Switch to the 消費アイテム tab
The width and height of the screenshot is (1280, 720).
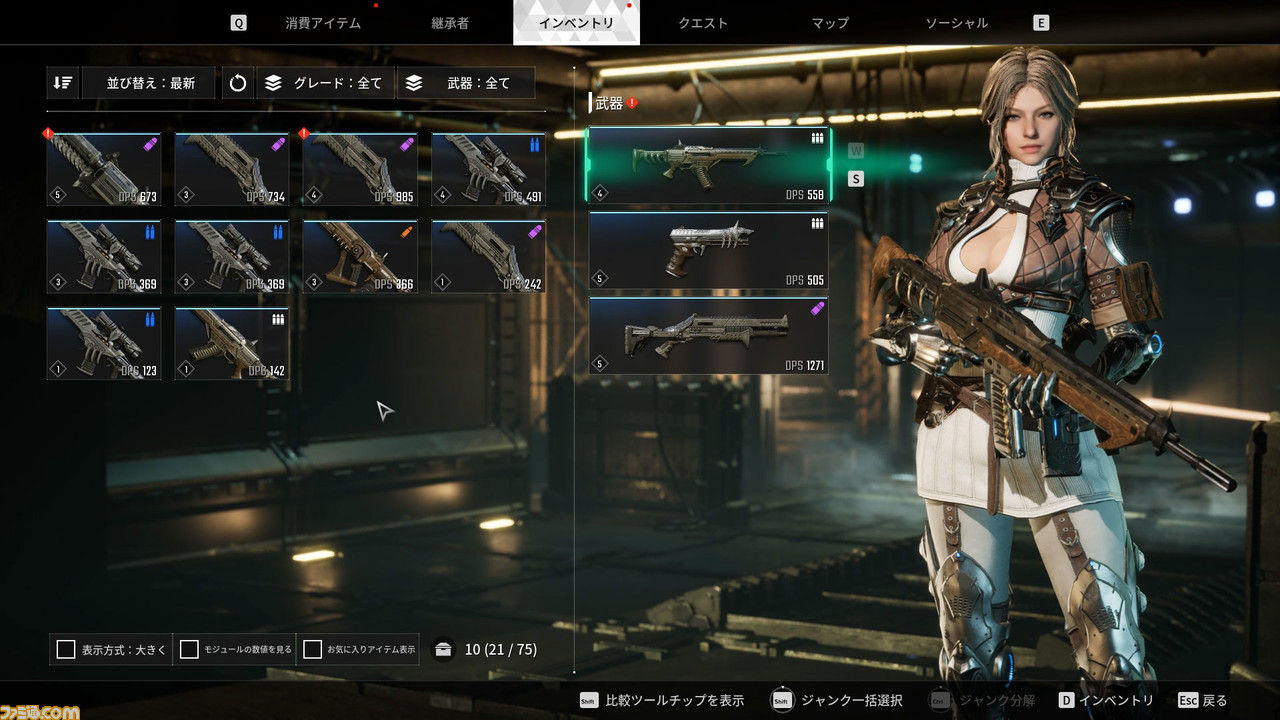click(323, 23)
